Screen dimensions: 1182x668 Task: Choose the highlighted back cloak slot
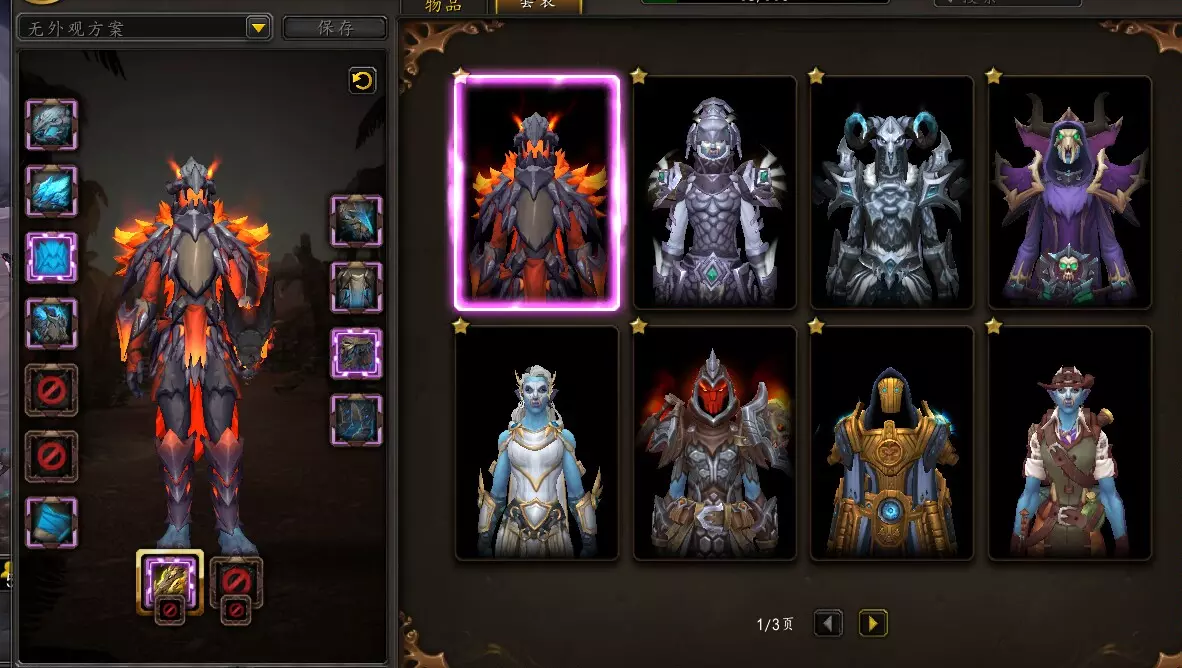tap(51, 257)
